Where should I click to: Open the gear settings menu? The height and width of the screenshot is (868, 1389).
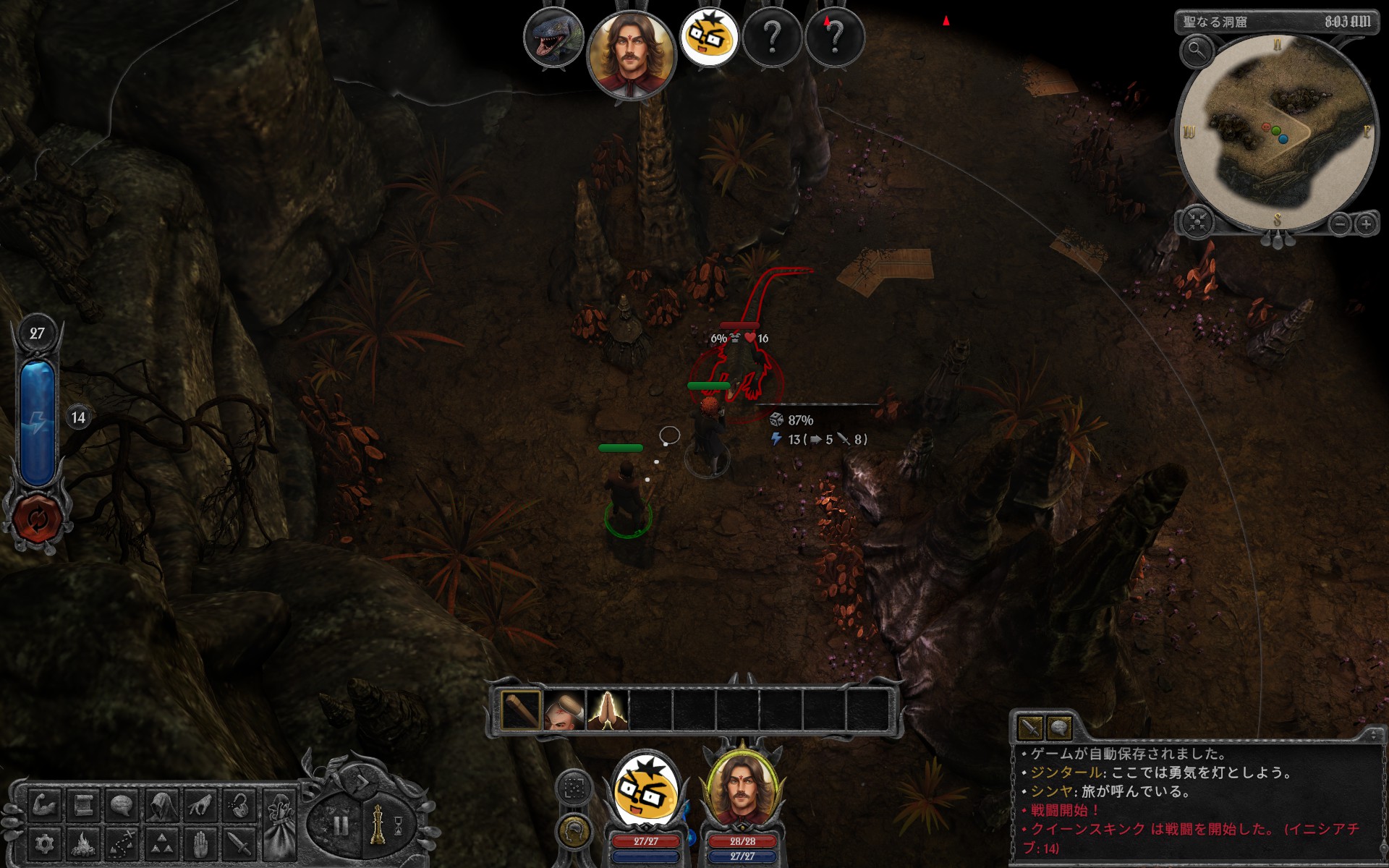pyautogui.click(x=46, y=843)
